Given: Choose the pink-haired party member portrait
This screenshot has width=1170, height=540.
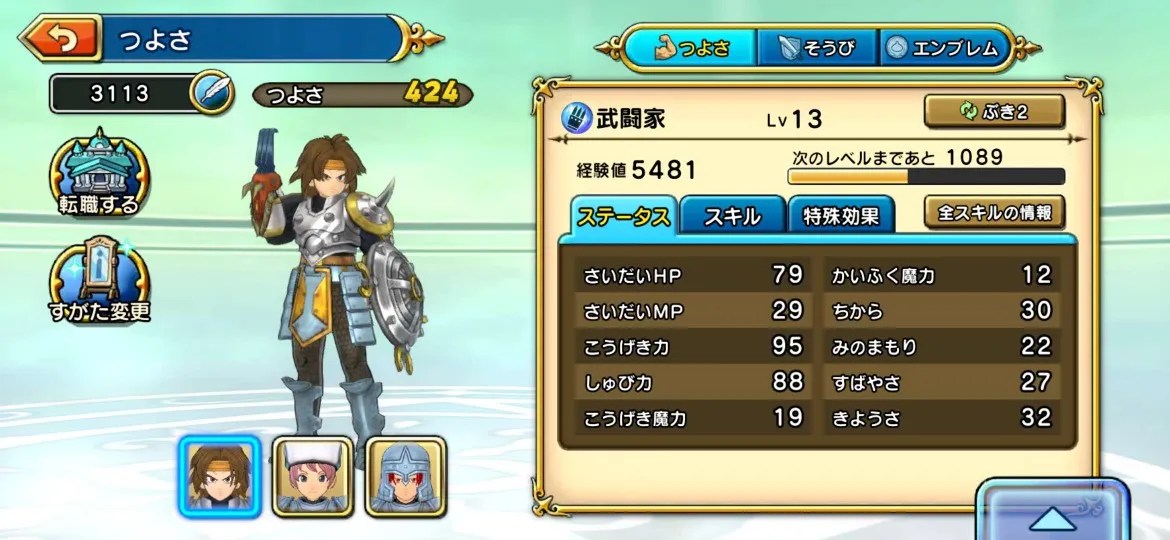Looking at the screenshot, I should coord(312,475).
